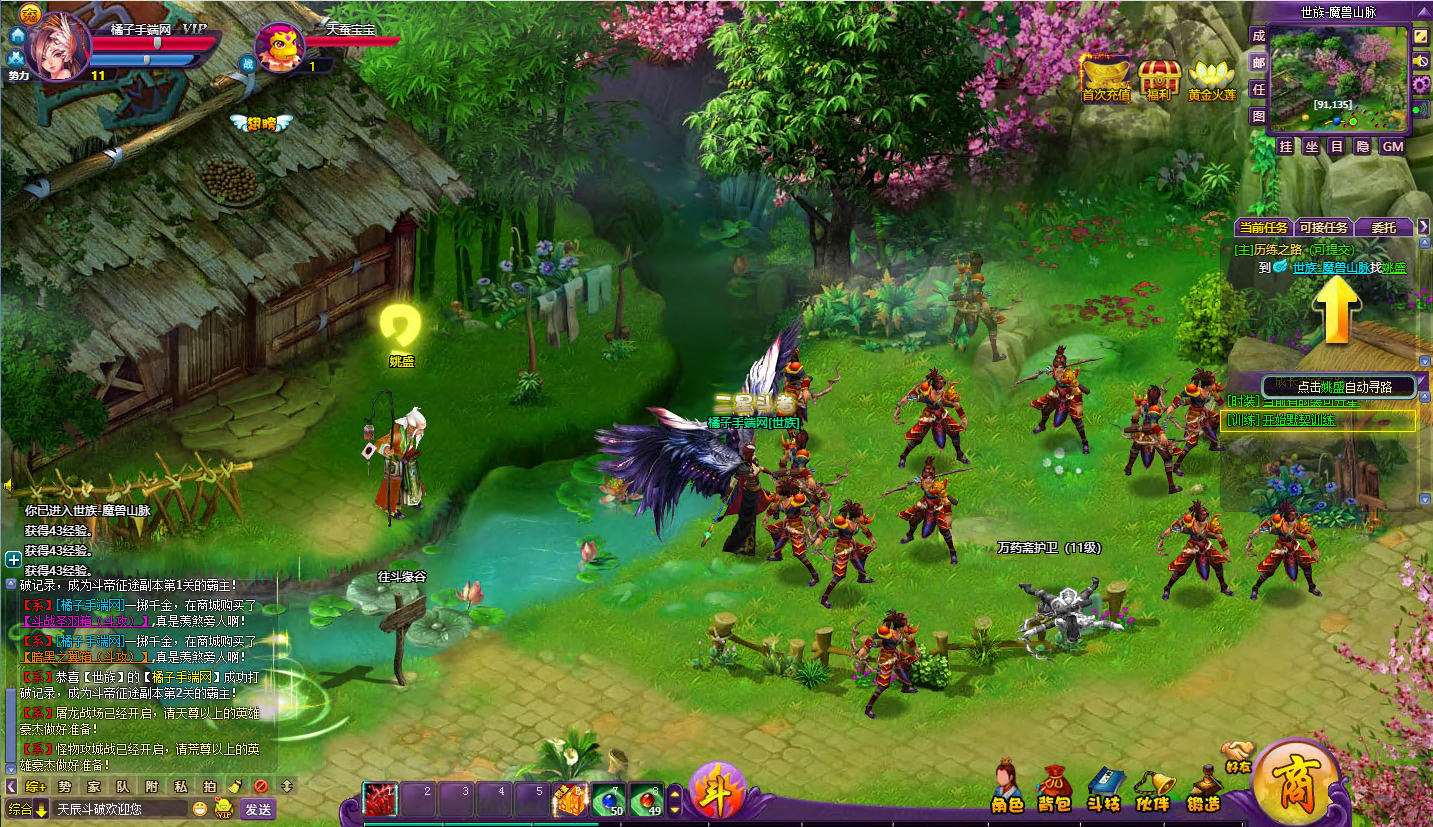Switch to the 委托 commission tab
The width and height of the screenshot is (1433, 827).
[1383, 228]
